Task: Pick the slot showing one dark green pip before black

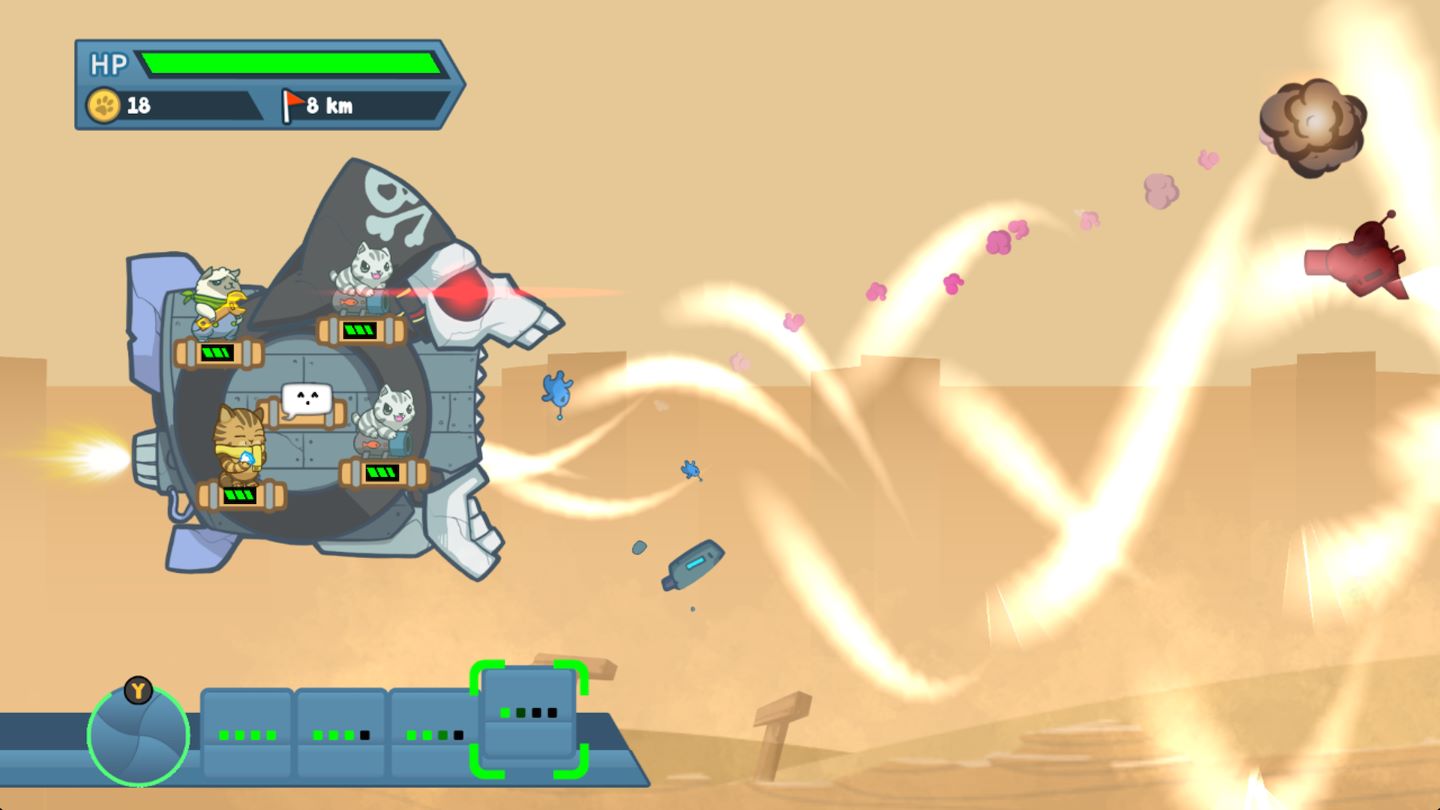Action: 434,735
